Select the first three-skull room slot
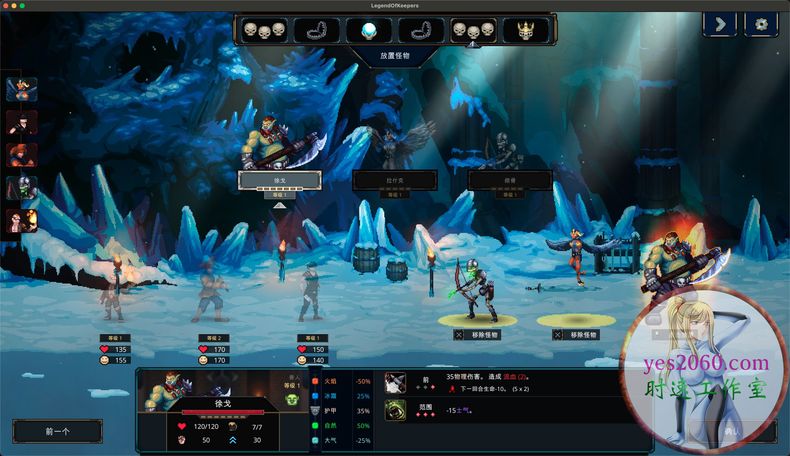 (x=264, y=30)
